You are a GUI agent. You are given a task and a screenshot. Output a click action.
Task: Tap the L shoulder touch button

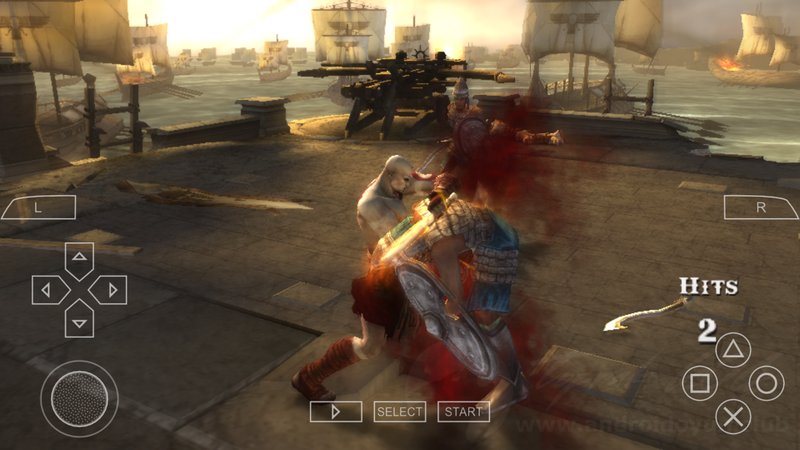pyautogui.click(x=38, y=207)
